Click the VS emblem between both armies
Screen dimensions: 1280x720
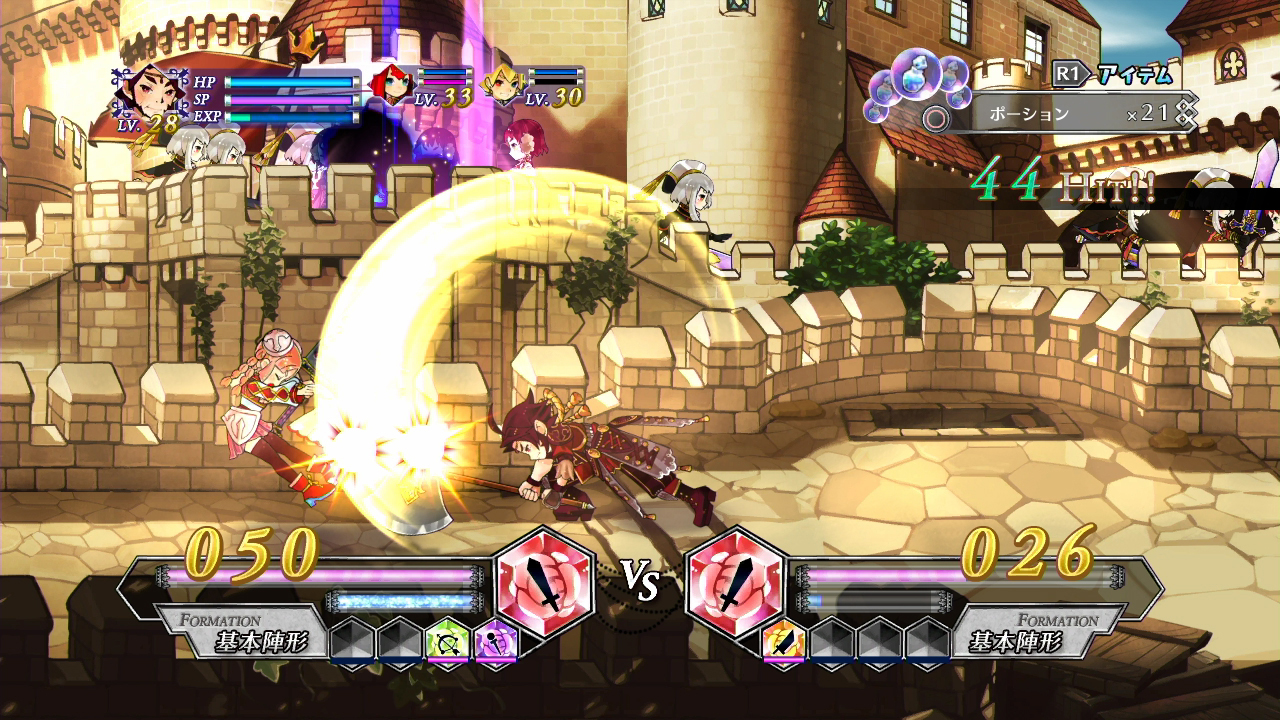tap(640, 580)
